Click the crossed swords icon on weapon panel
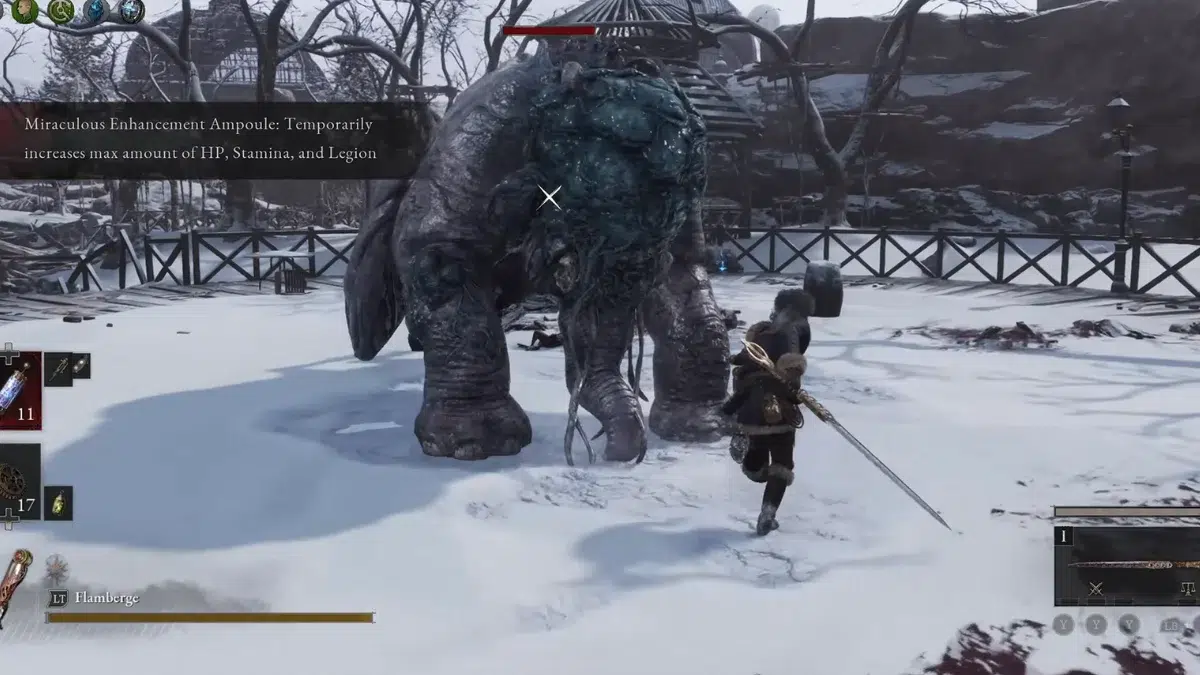 pyautogui.click(x=1095, y=589)
